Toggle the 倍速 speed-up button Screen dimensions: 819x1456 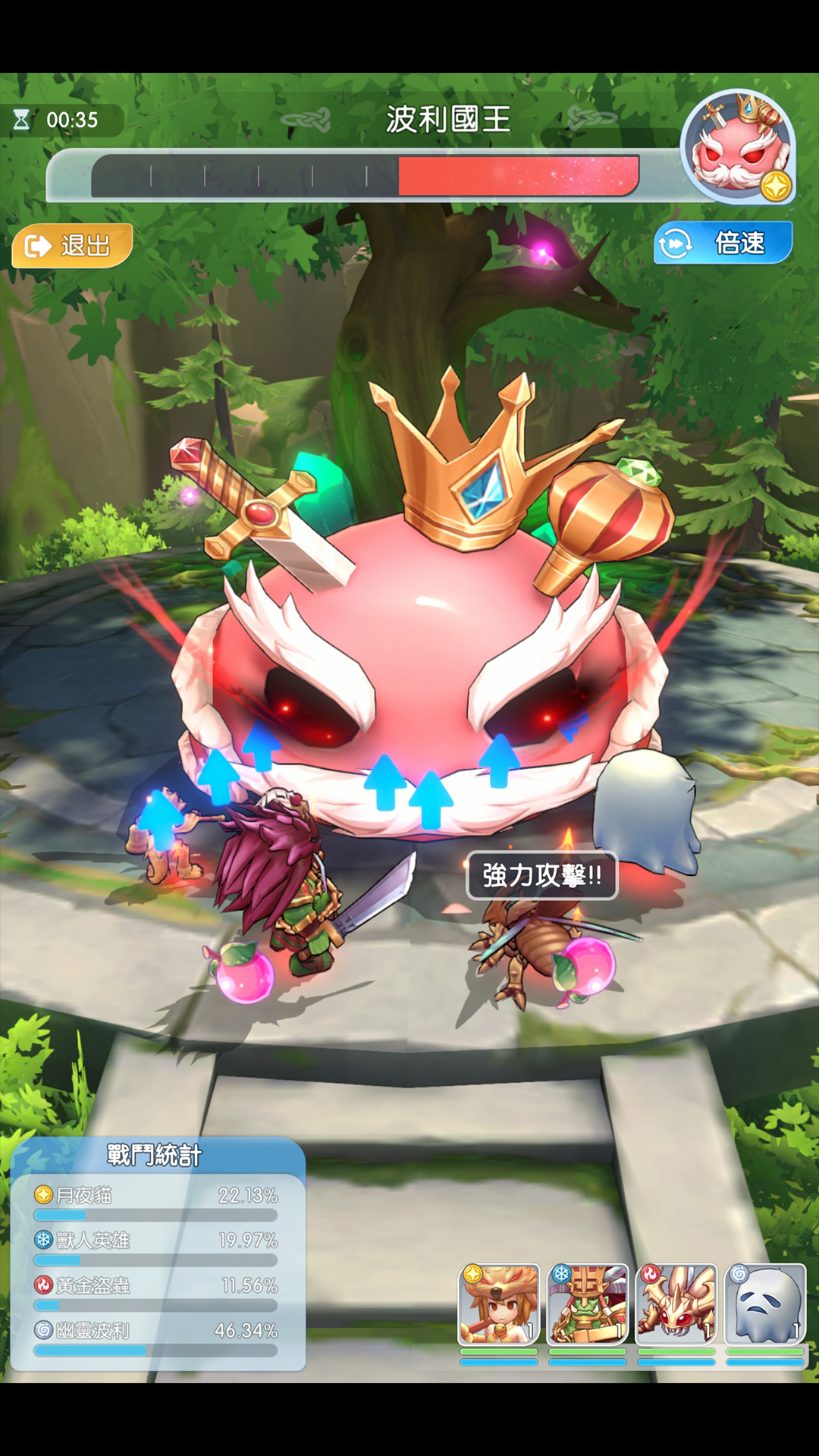723,243
